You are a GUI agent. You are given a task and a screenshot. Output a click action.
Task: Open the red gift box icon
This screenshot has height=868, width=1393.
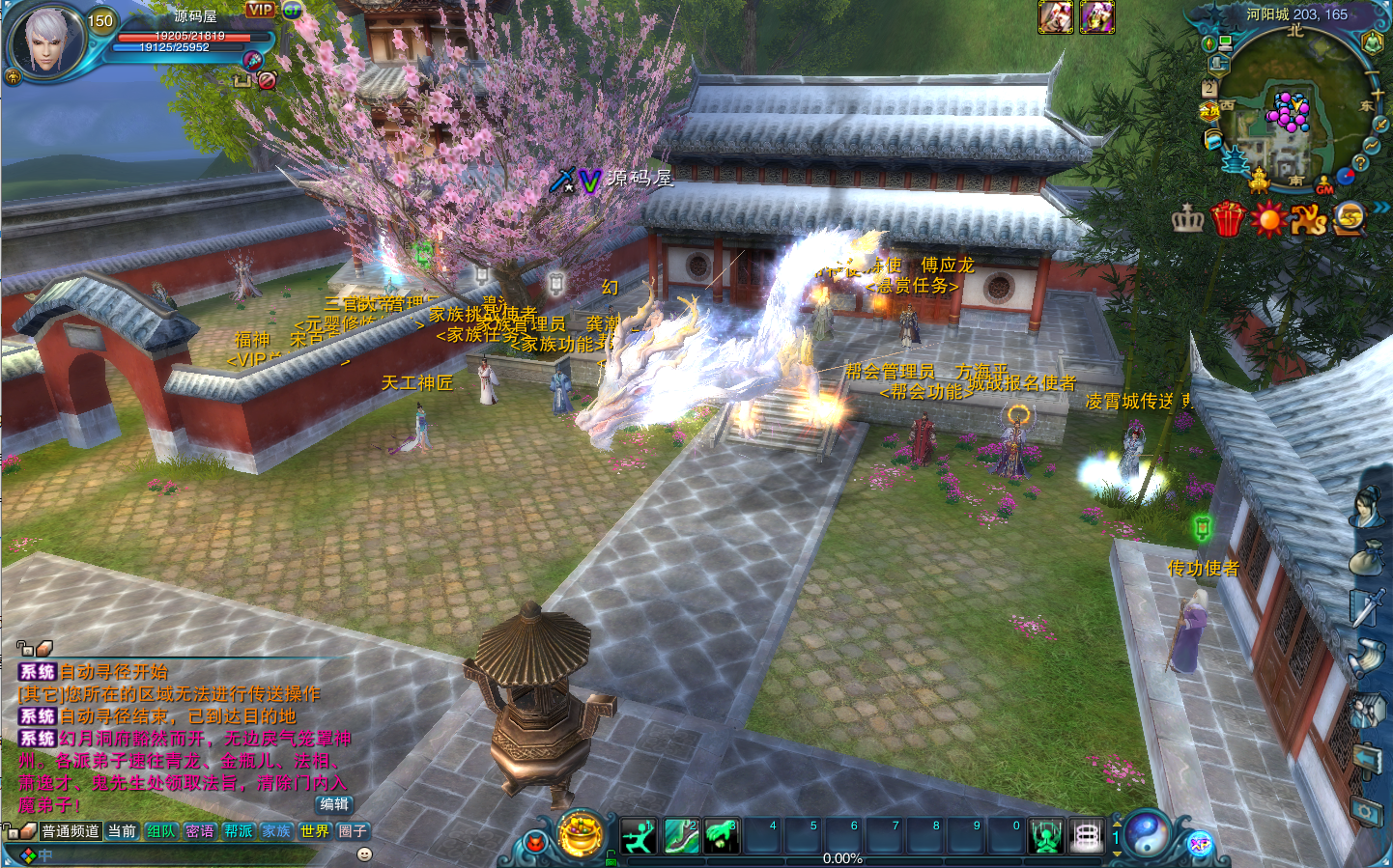[1227, 219]
